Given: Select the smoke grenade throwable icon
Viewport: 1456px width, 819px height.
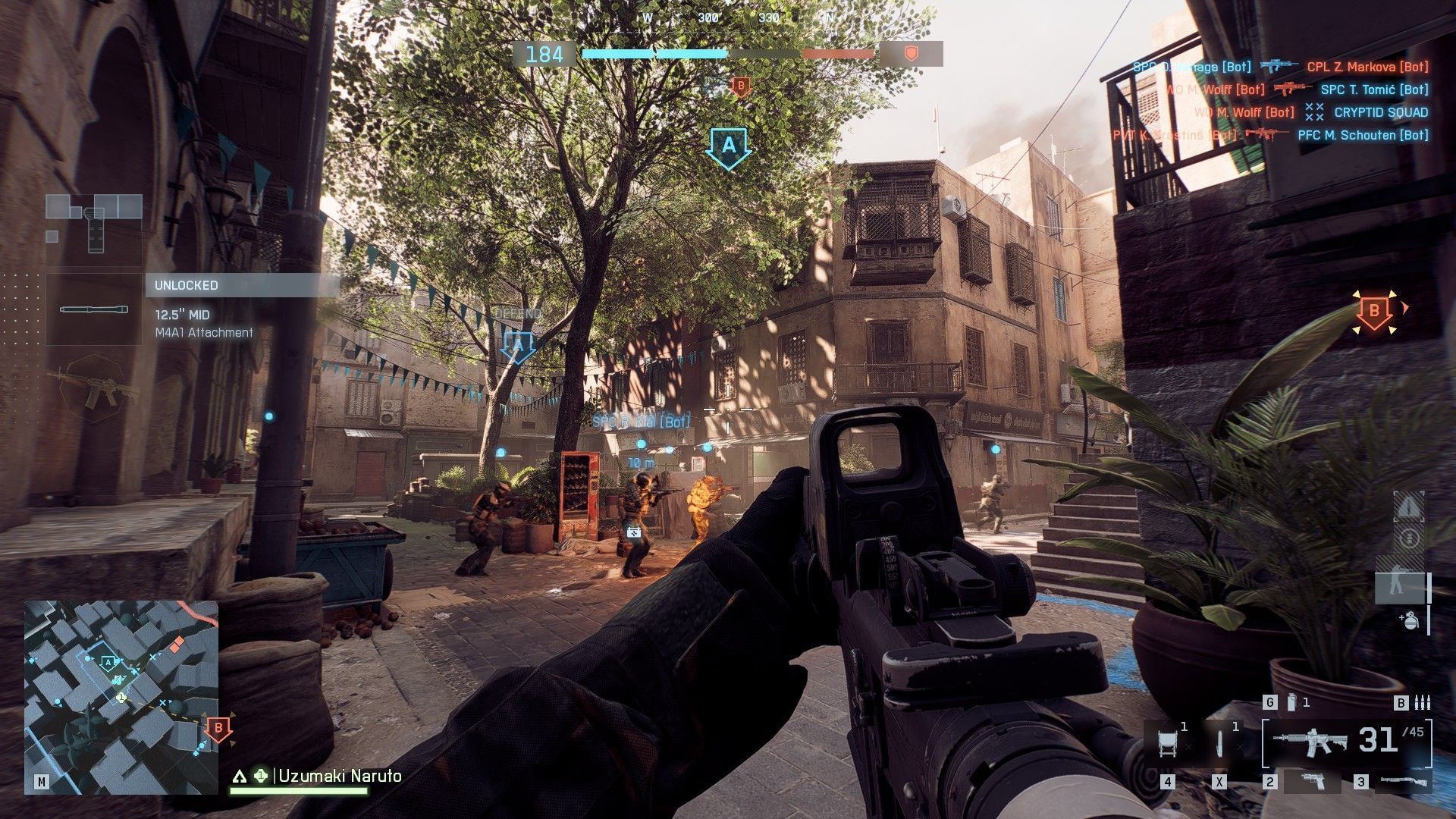Looking at the screenshot, I should coord(1291,703).
